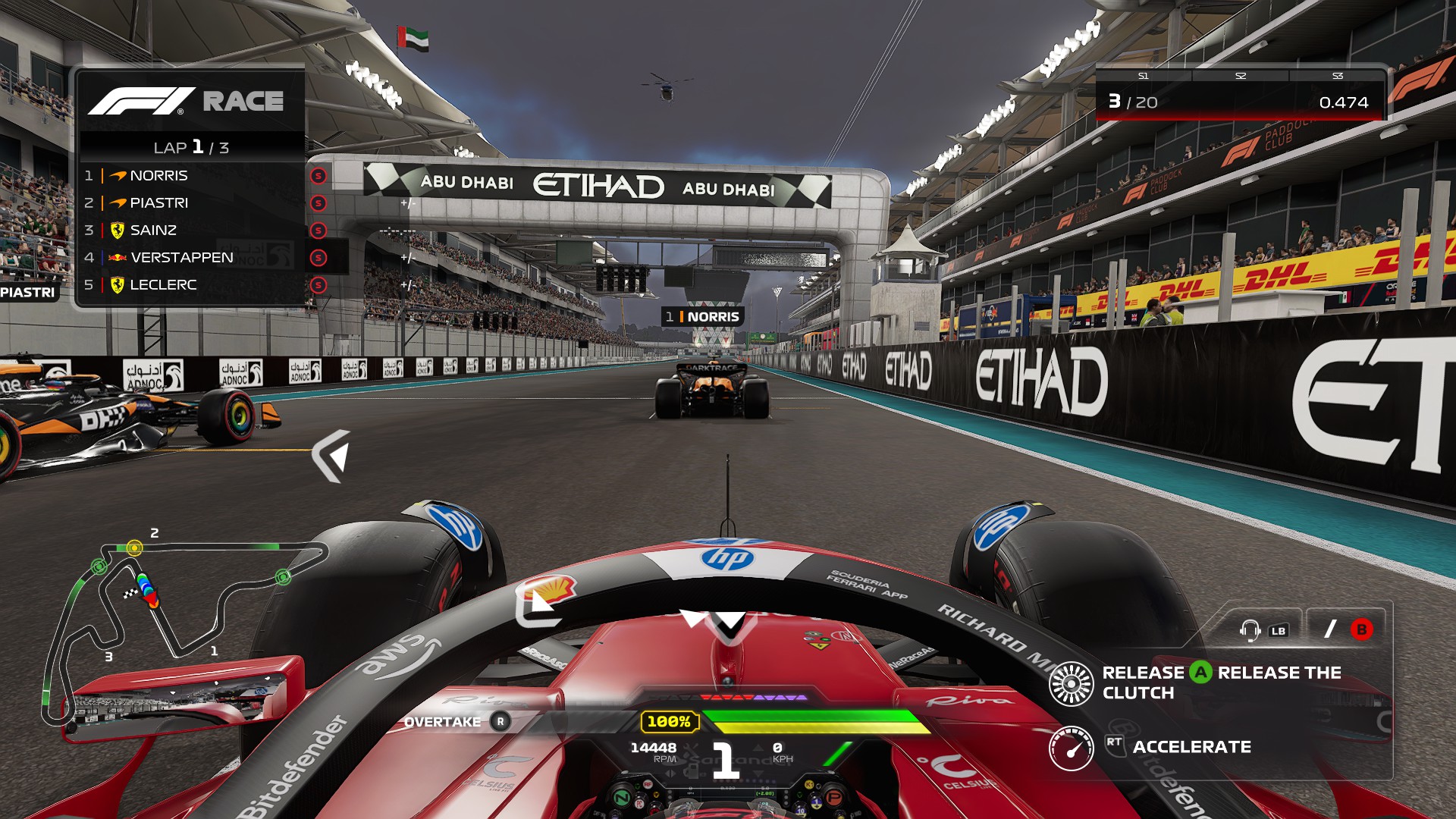Select the Piastri proximity tag
This screenshot has width=1456, height=819.
28,293
